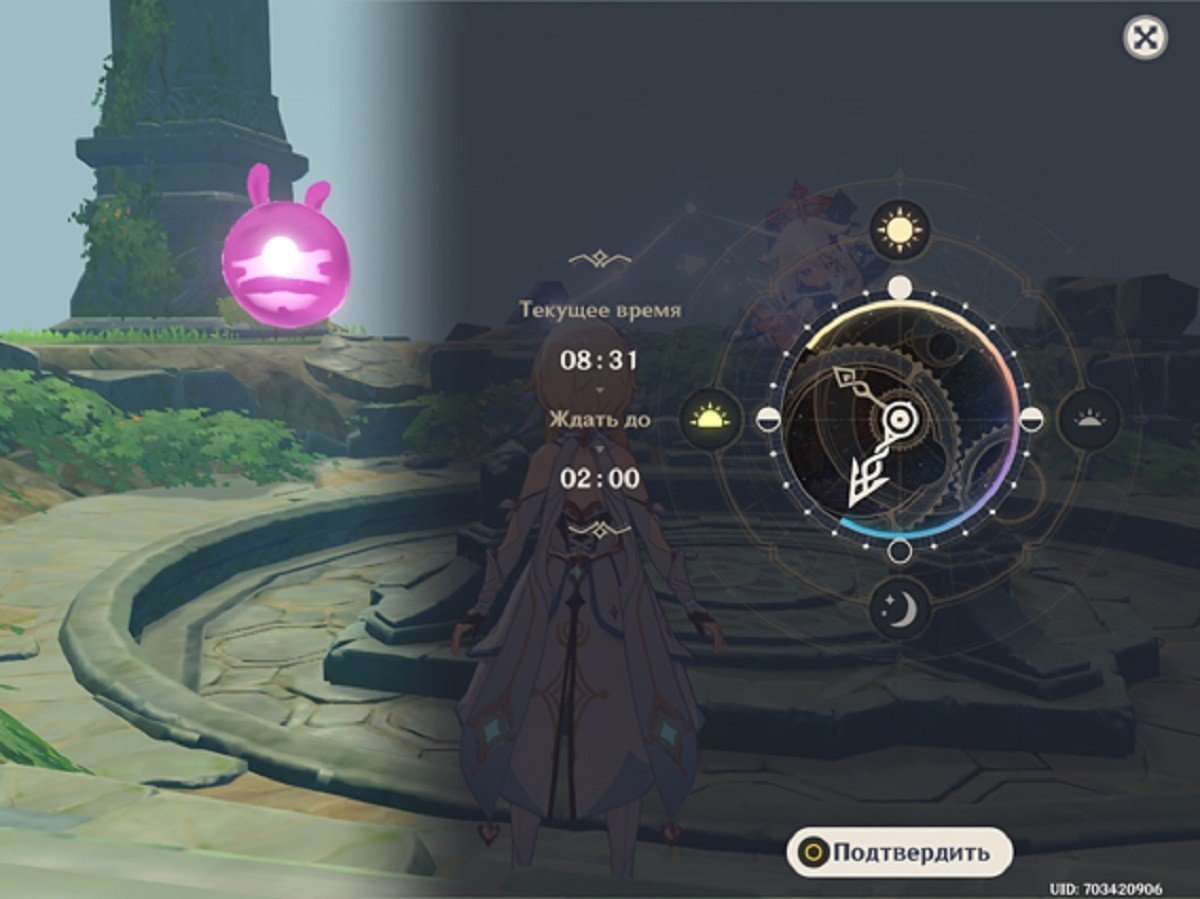Choose the crescent moon midnight icon
Image resolution: width=1200 pixels, height=899 pixels.
pyautogui.click(x=899, y=609)
